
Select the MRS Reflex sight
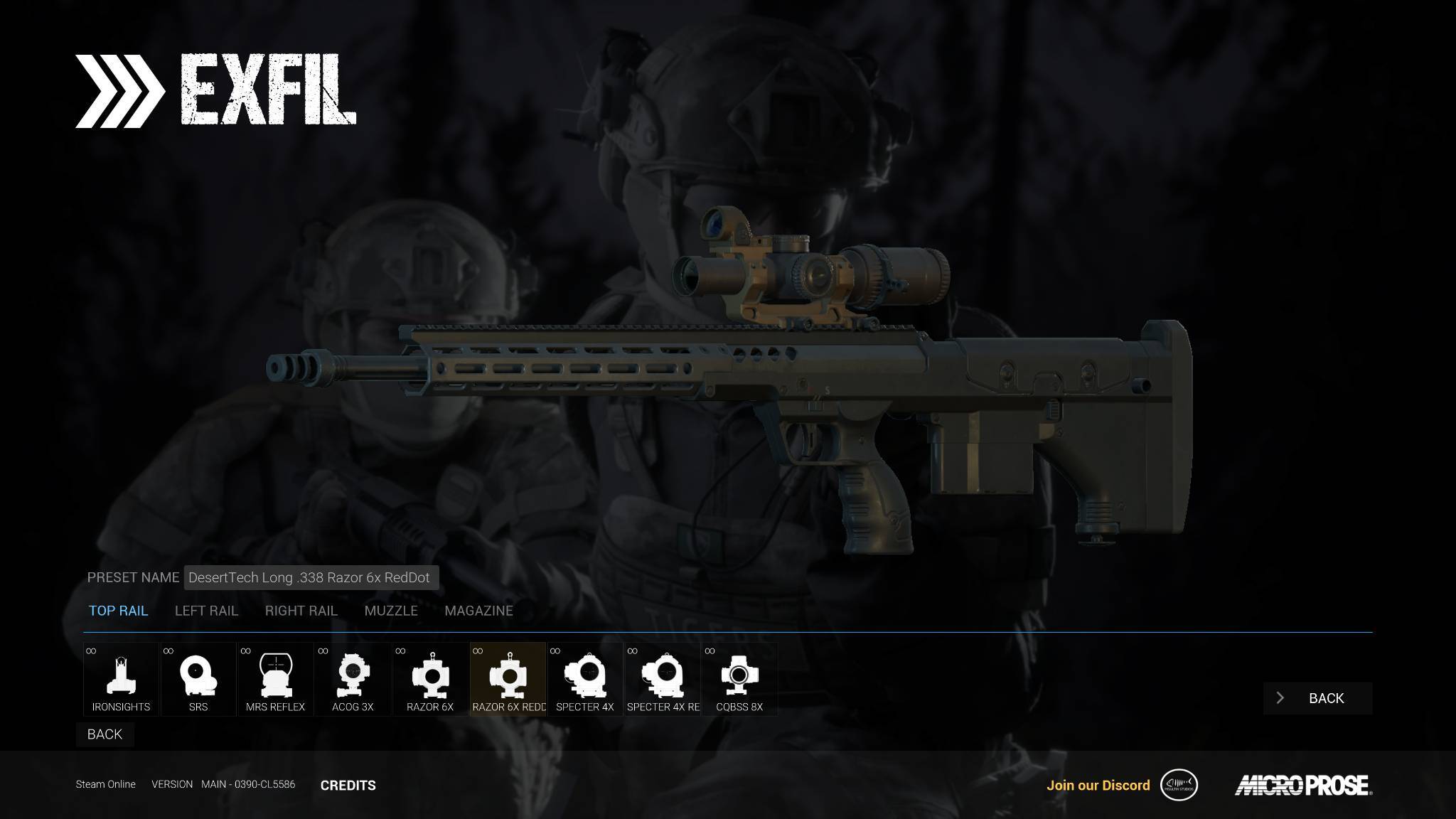275,679
